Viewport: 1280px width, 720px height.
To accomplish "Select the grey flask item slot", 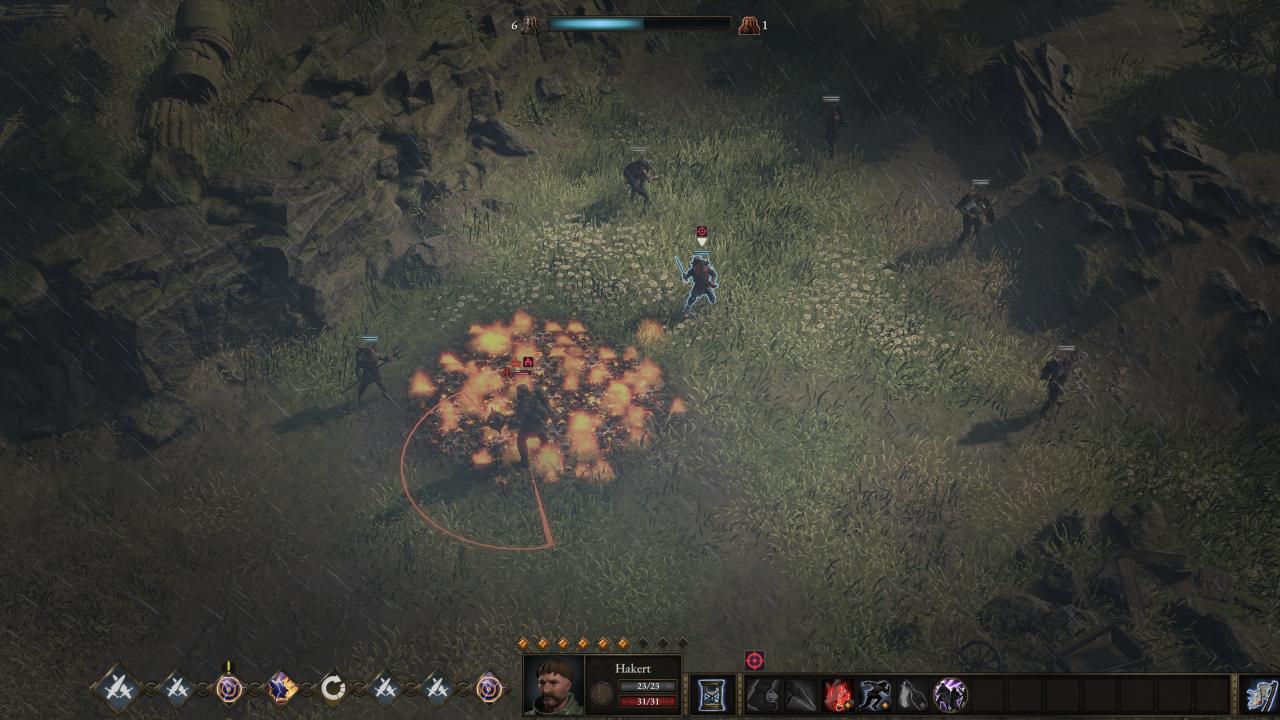I will point(912,694).
